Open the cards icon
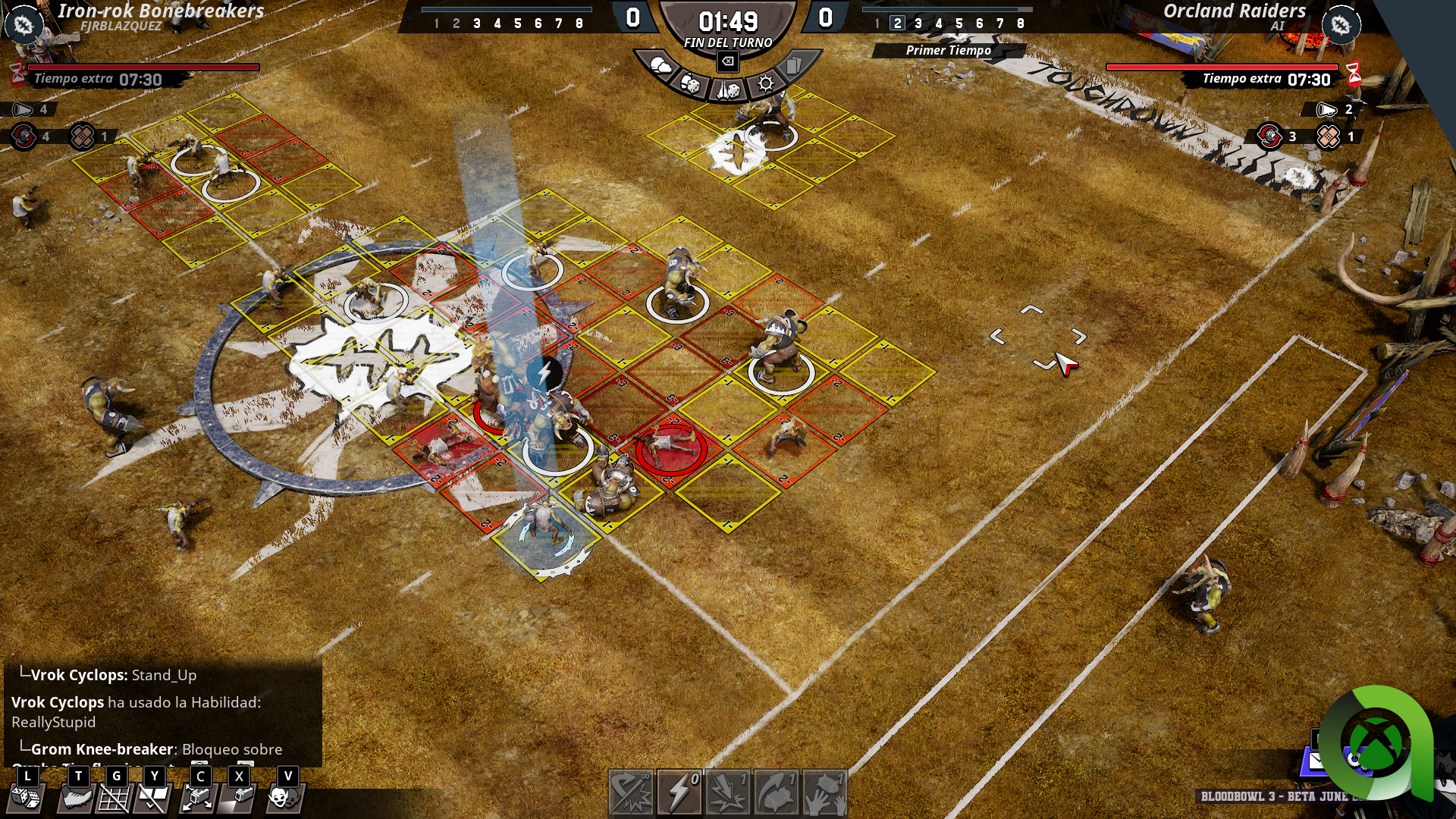Screen dimensions: 1456x819 794,66
